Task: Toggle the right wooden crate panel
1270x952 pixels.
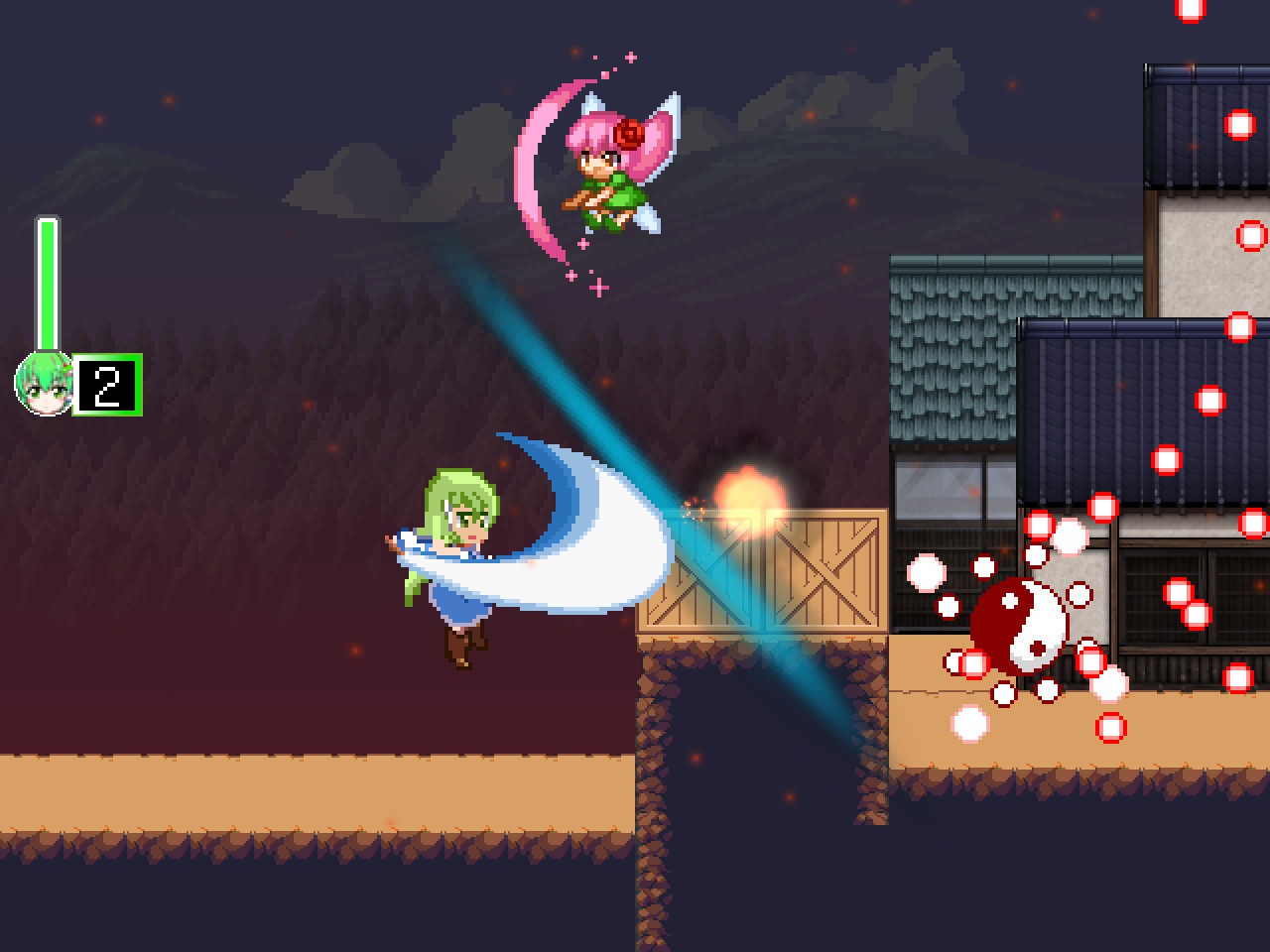Action: [x=824, y=570]
